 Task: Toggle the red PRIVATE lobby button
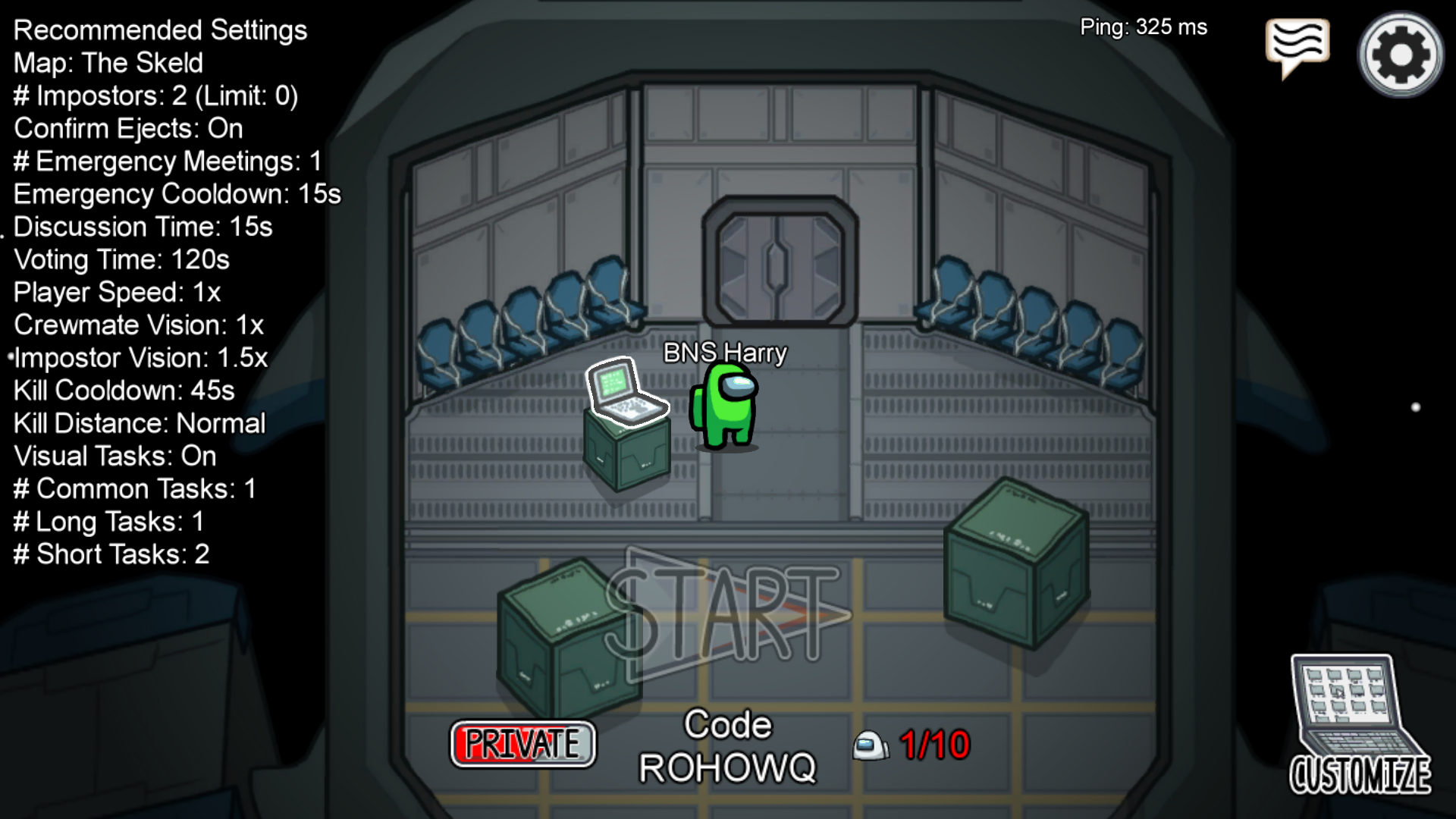(x=522, y=744)
